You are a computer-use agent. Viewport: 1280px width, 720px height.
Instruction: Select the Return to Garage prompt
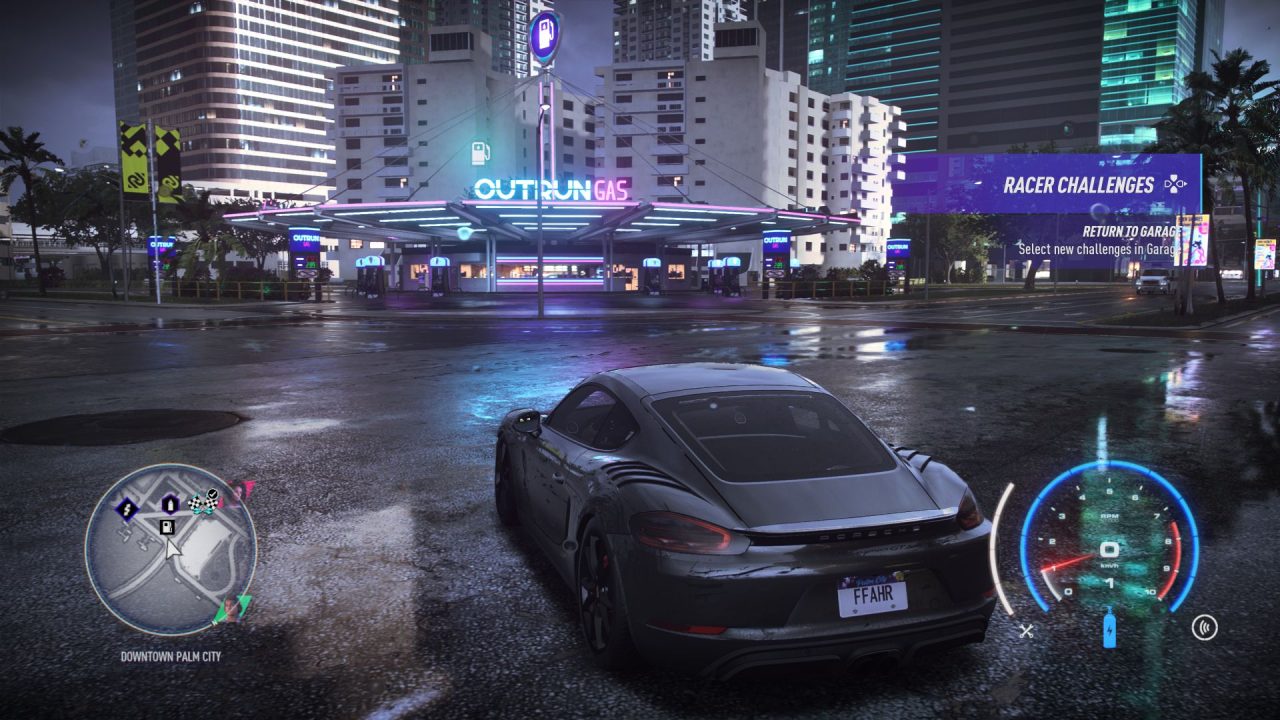[1127, 232]
